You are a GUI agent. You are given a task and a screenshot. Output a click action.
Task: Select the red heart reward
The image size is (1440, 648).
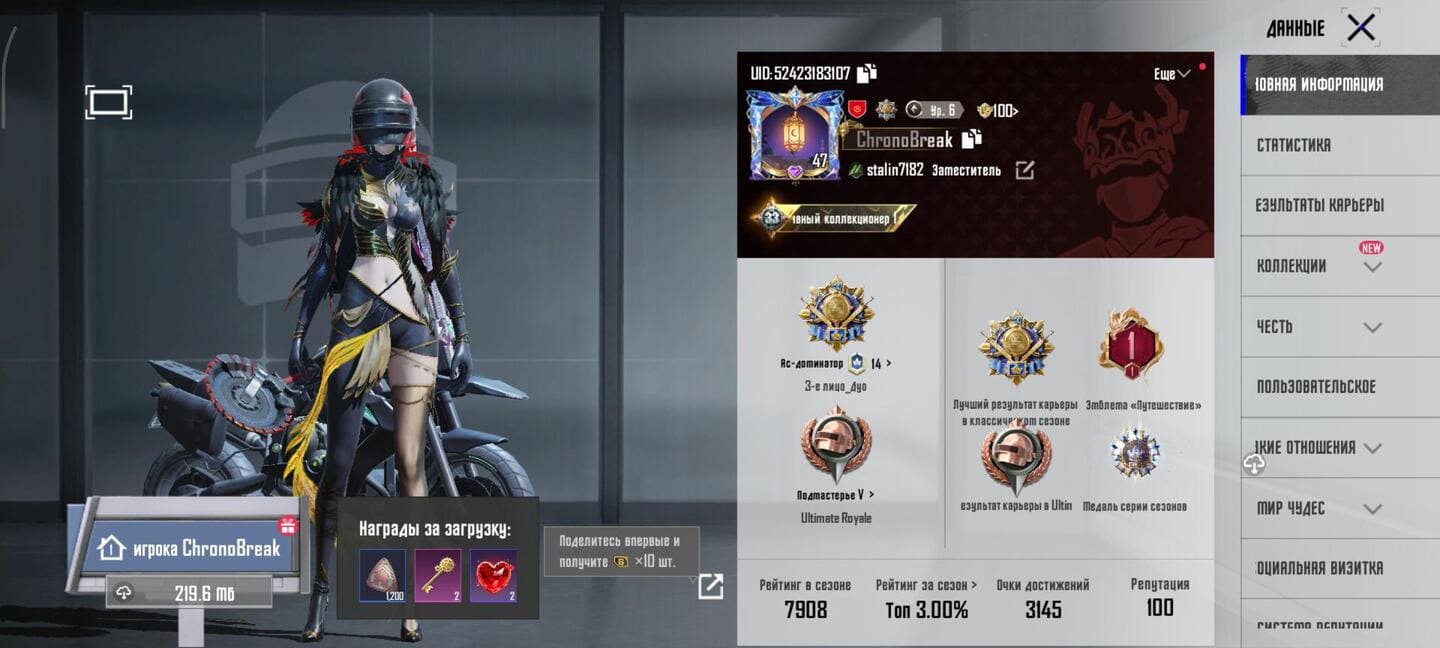pyautogui.click(x=494, y=575)
